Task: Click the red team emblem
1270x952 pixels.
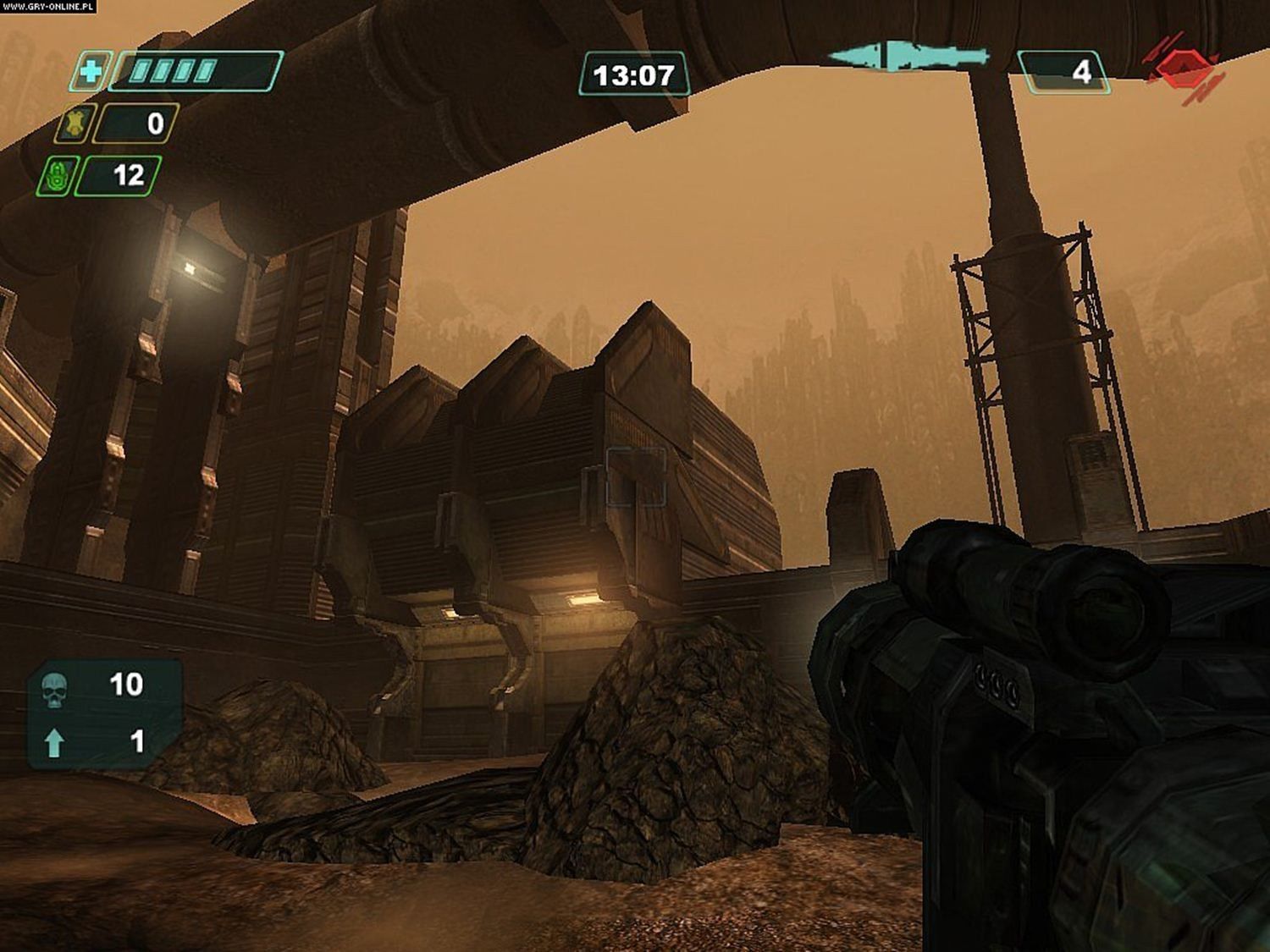Action: [1183, 66]
